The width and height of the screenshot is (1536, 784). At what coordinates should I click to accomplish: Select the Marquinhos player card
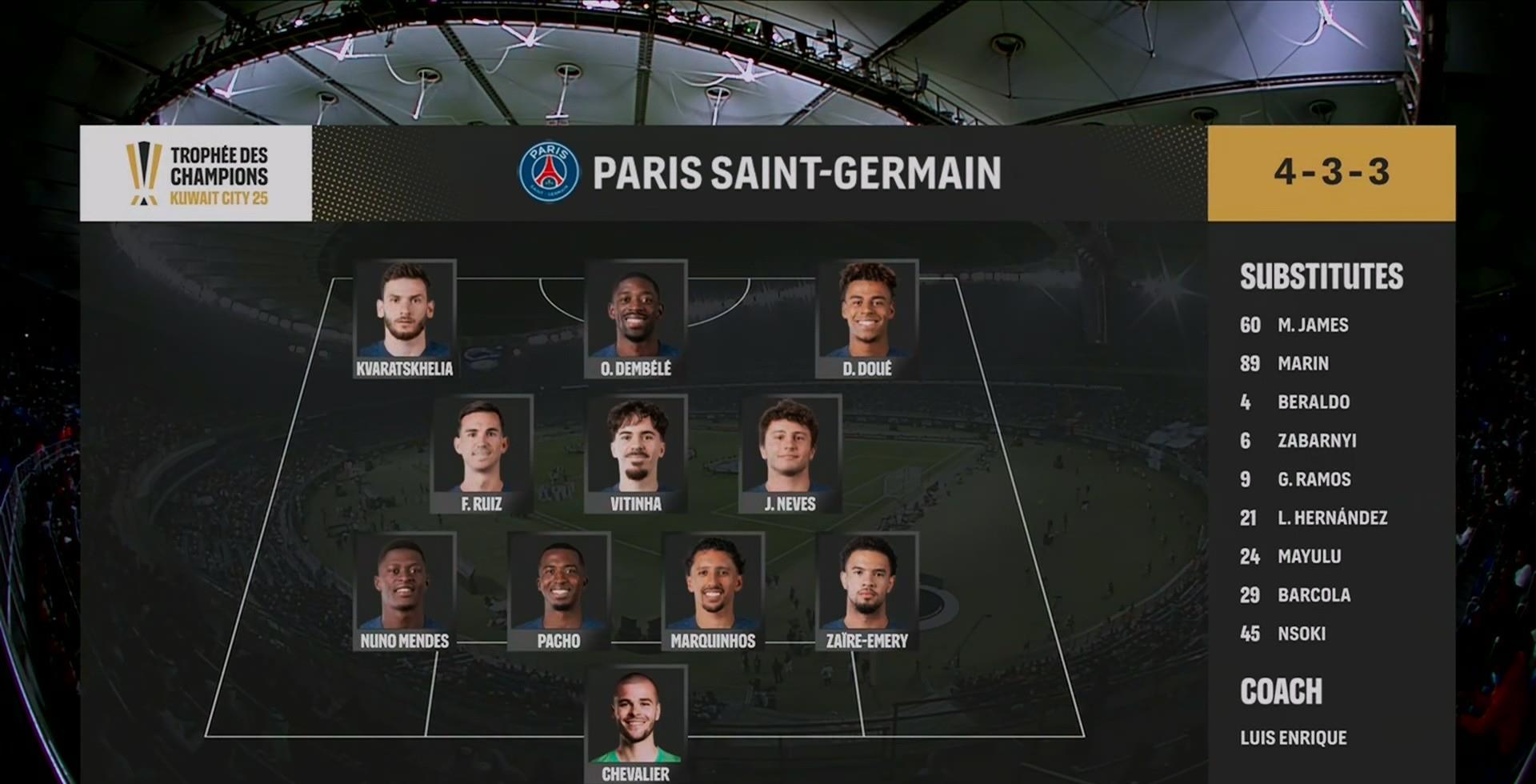(x=713, y=590)
